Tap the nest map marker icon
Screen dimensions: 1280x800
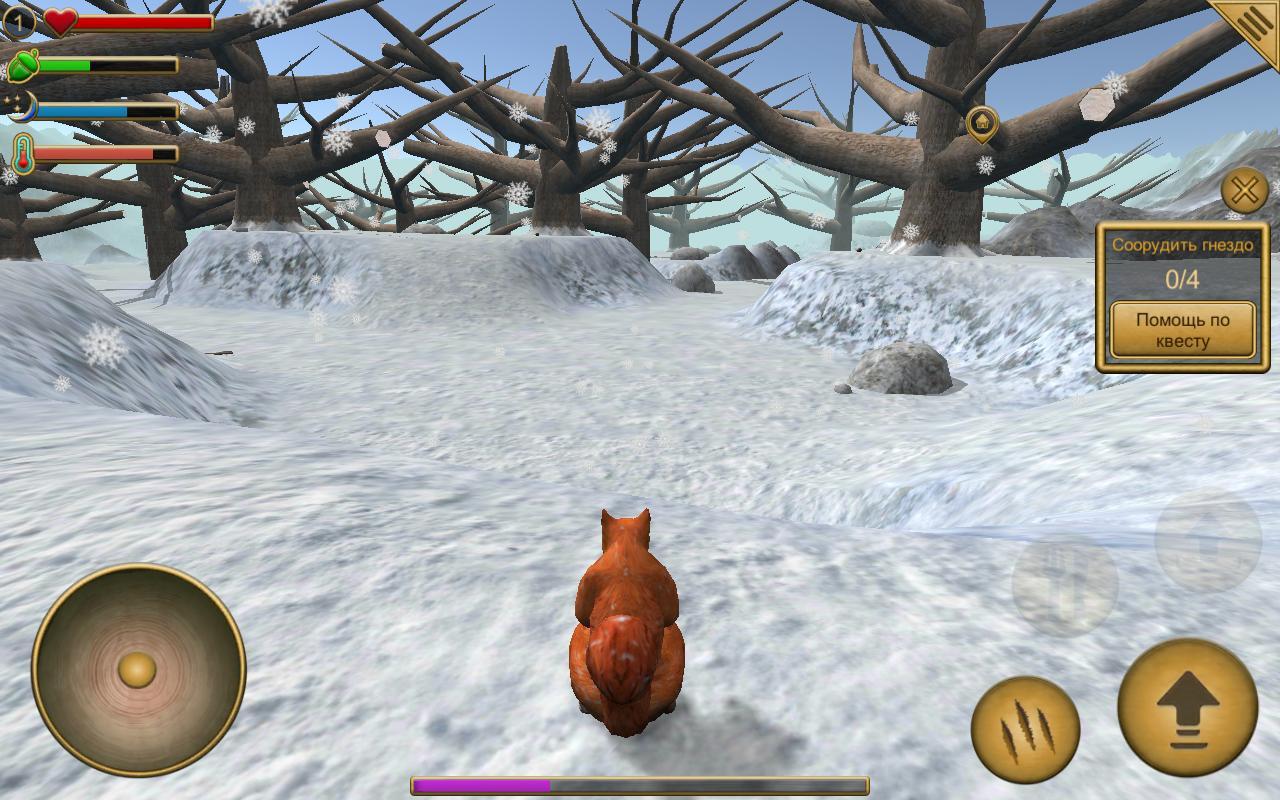tap(983, 120)
